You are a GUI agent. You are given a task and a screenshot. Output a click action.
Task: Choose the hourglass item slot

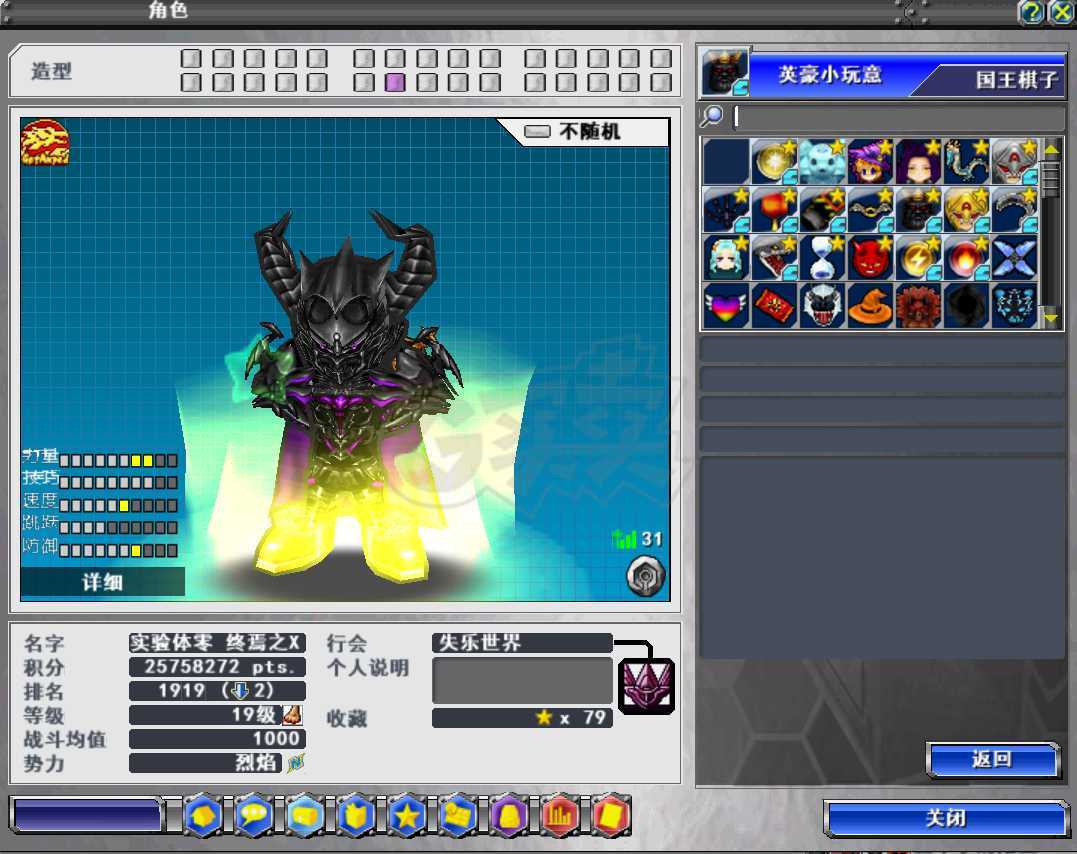point(822,258)
